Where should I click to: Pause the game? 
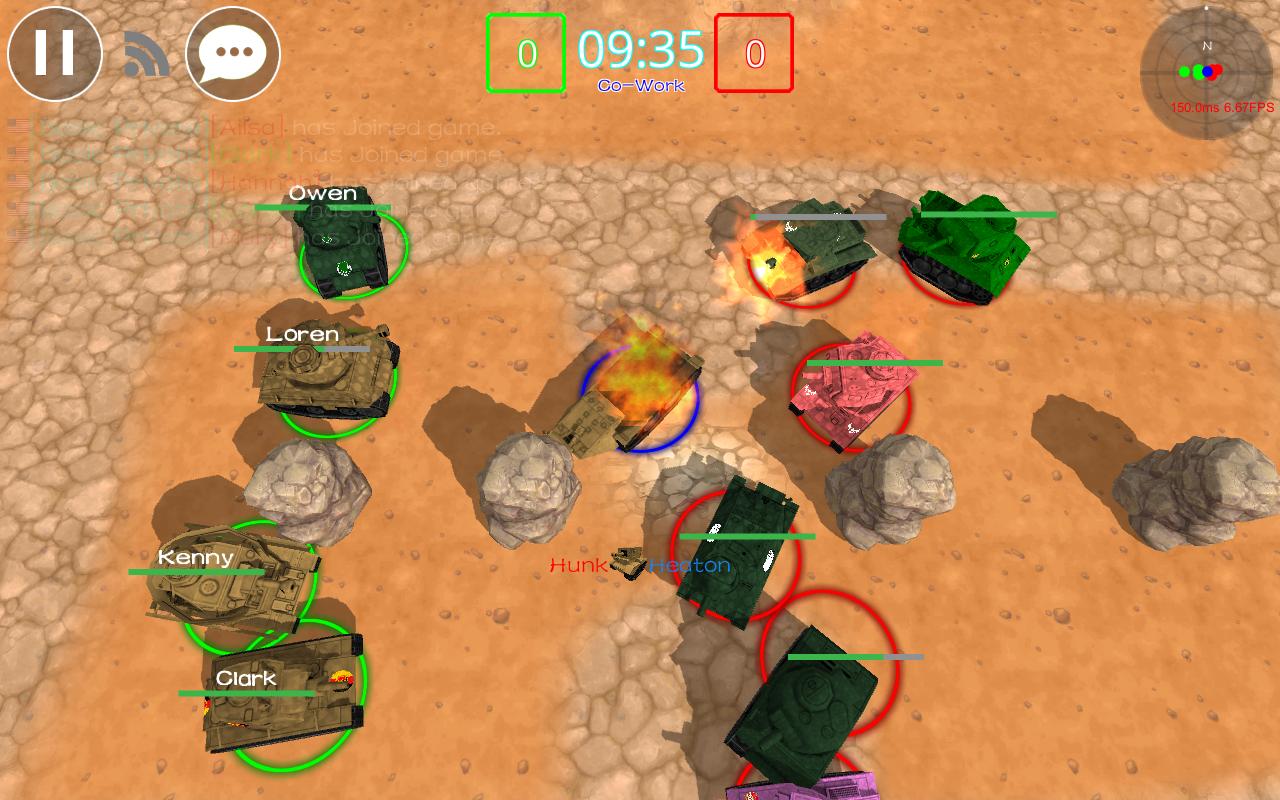[54, 54]
